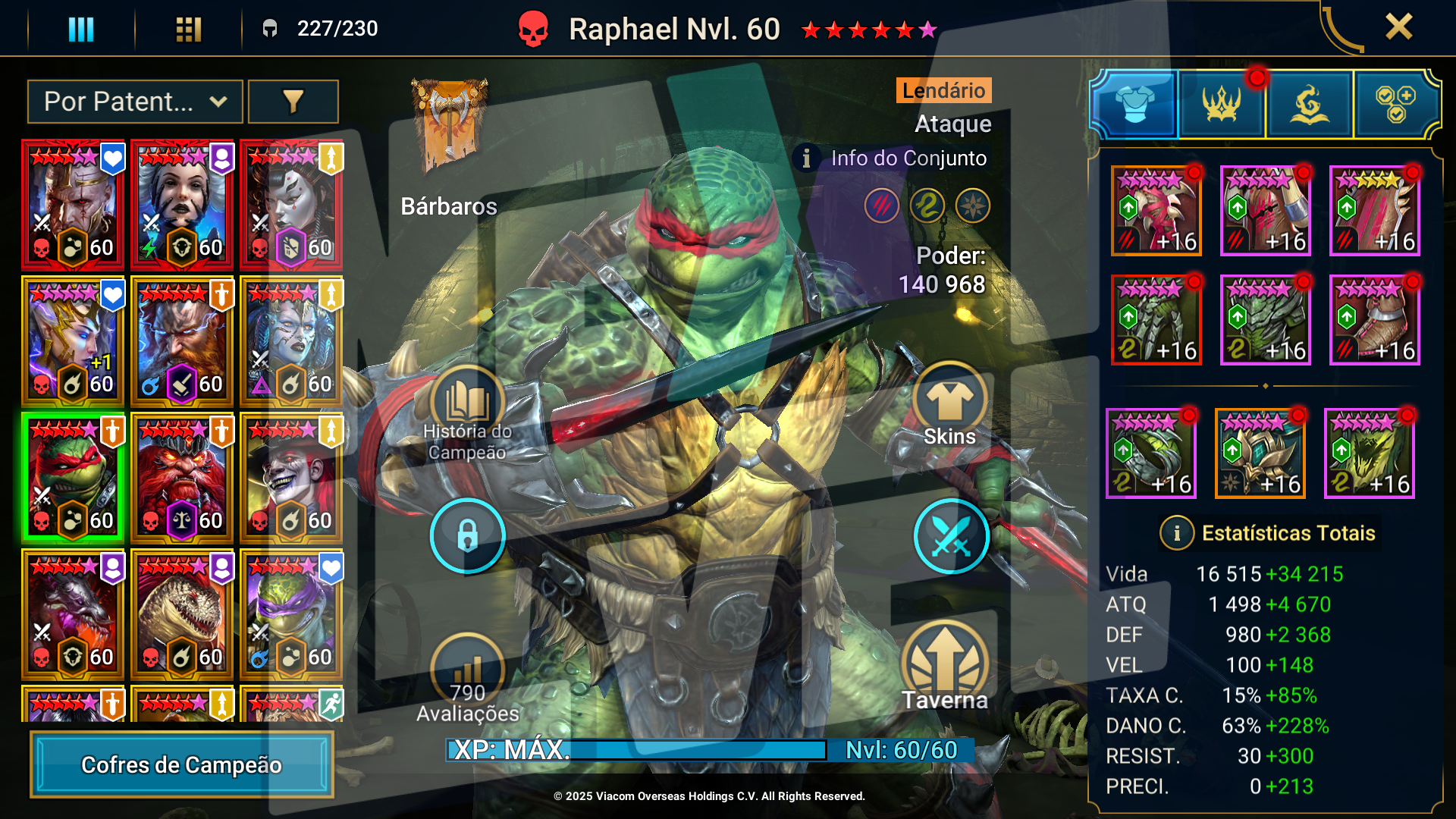Open the champion filter funnel

point(293,102)
